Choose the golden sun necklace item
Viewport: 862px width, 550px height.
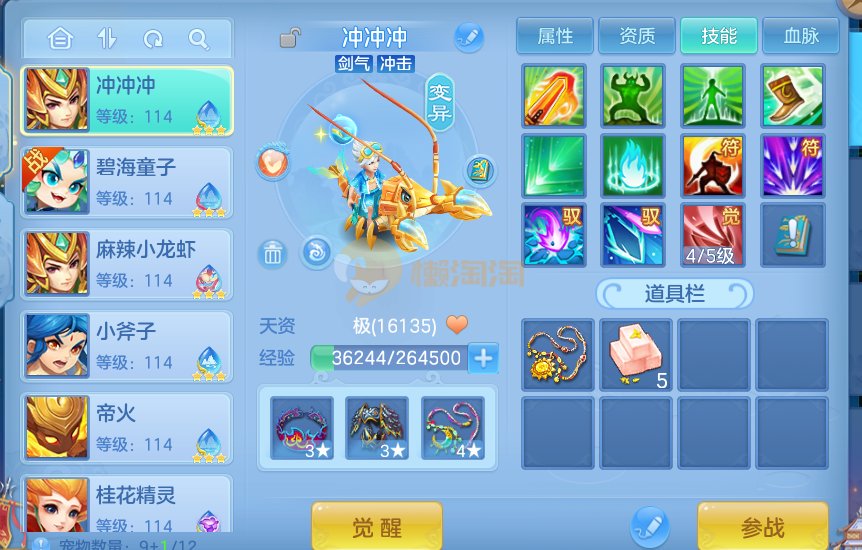tap(557, 354)
